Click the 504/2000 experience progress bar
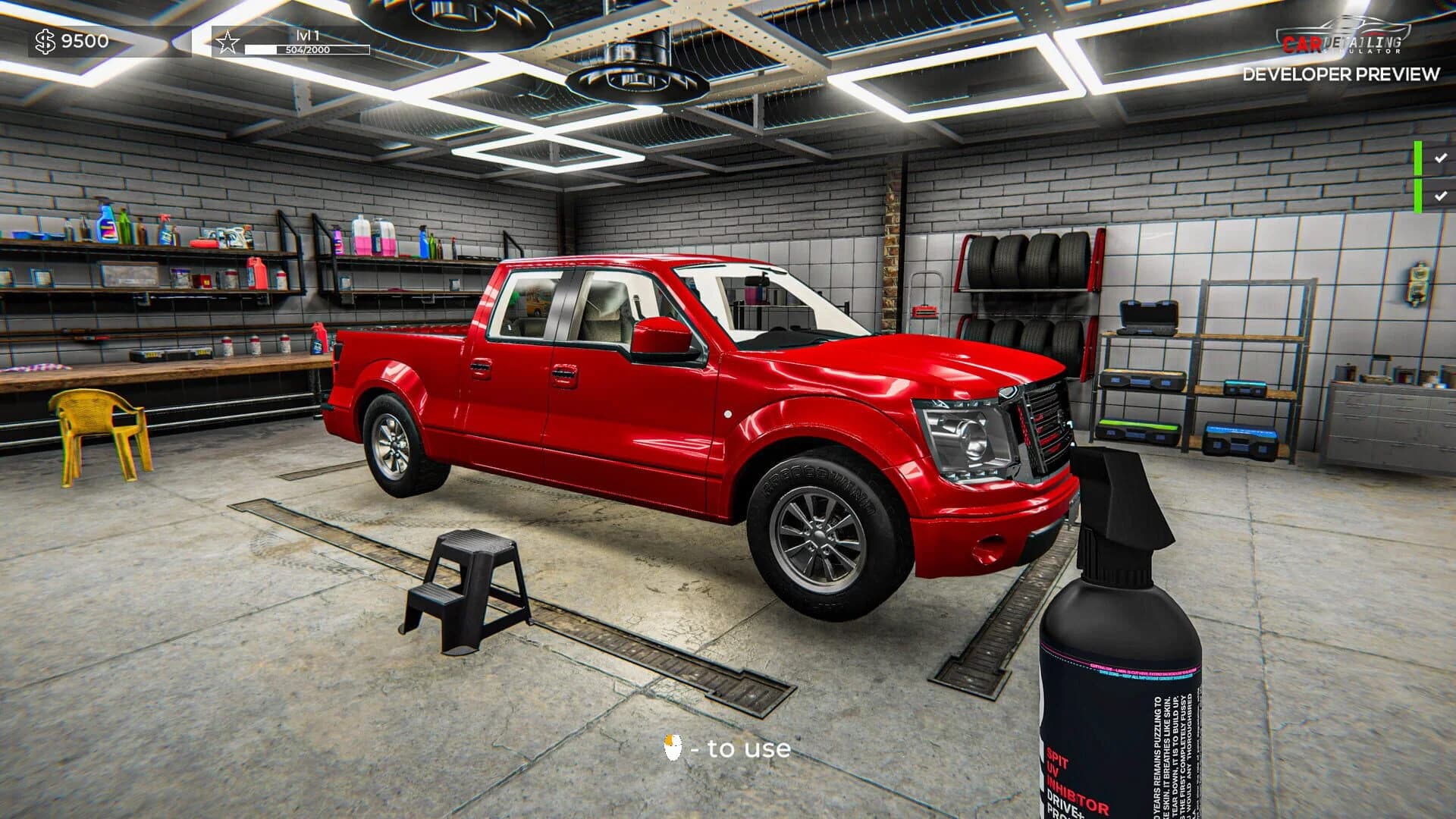 [x=306, y=48]
